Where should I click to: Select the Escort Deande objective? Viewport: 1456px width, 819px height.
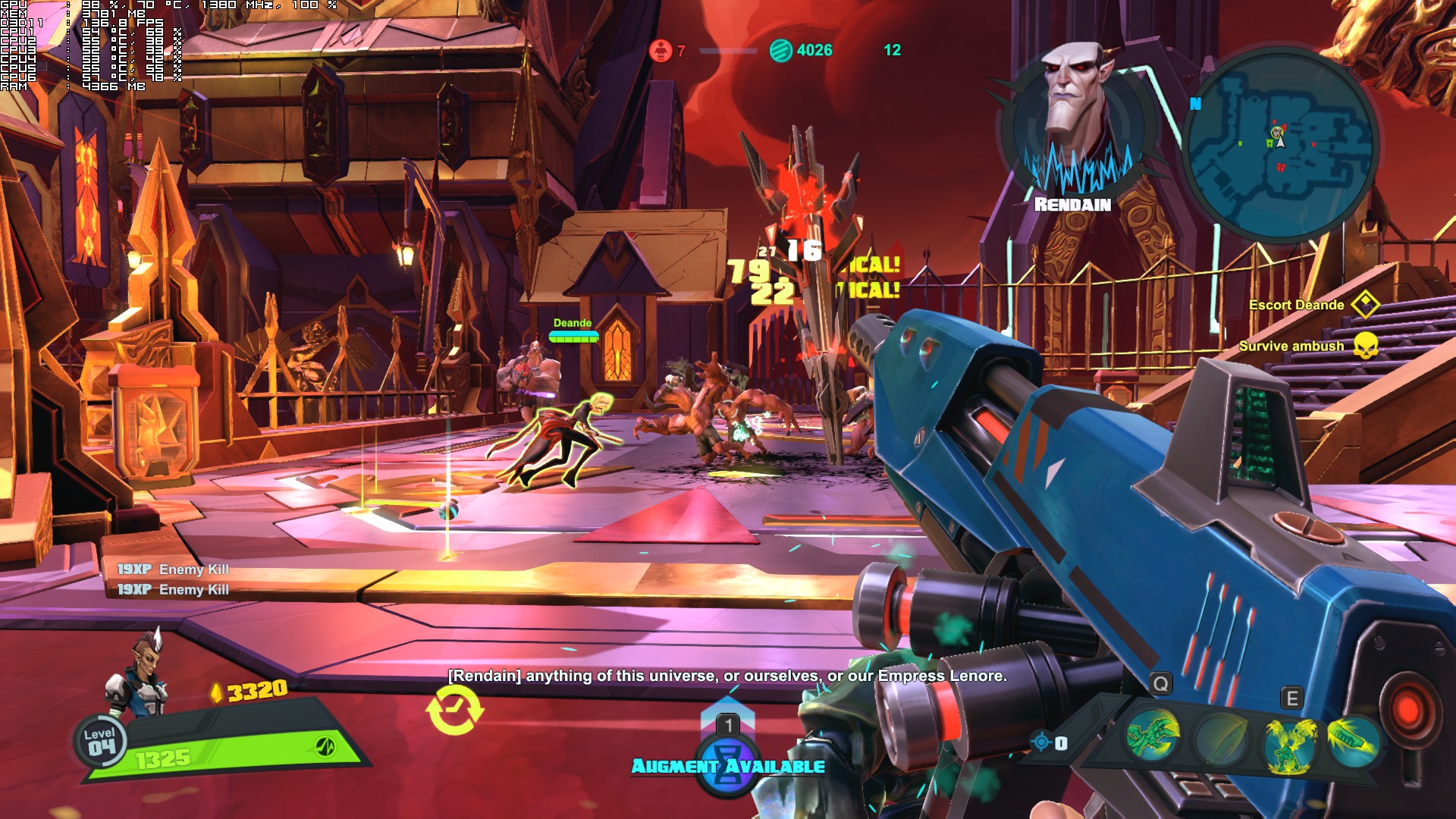pyautogui.click(x=1297, y=305)
